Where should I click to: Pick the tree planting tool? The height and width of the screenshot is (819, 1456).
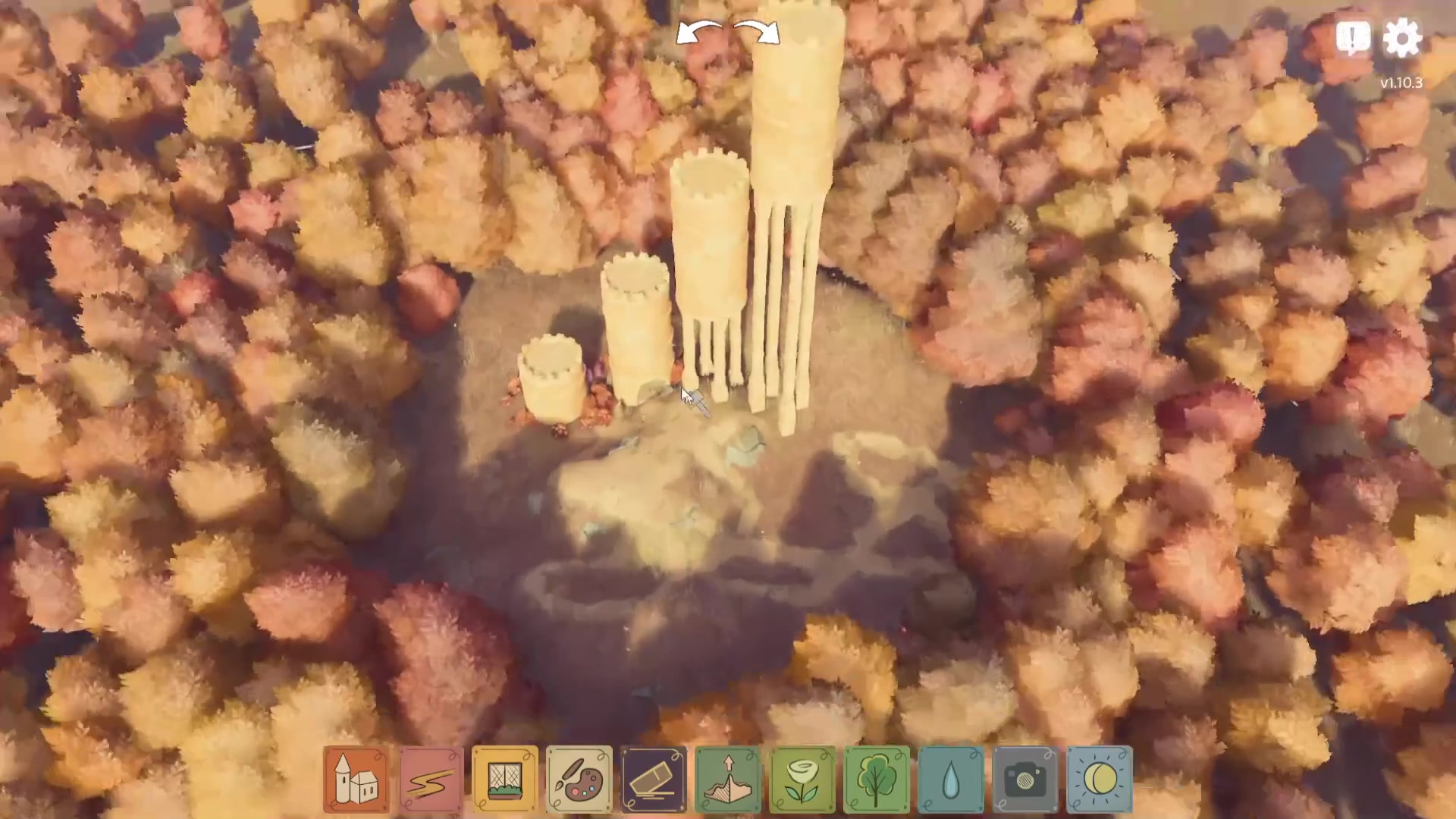point(876,778)
